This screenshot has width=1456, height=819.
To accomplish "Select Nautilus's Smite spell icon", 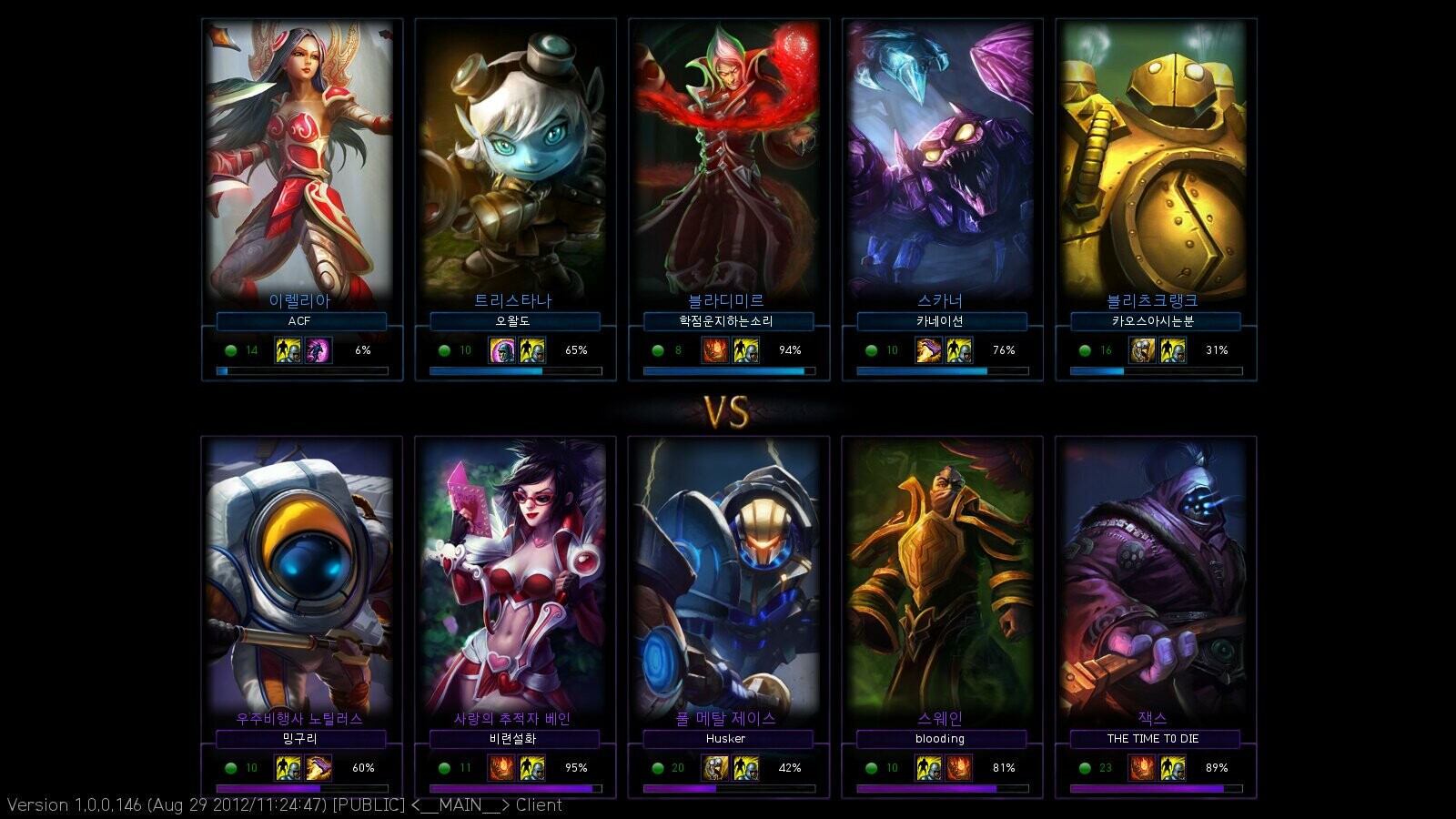I will [x=318, y=768].
